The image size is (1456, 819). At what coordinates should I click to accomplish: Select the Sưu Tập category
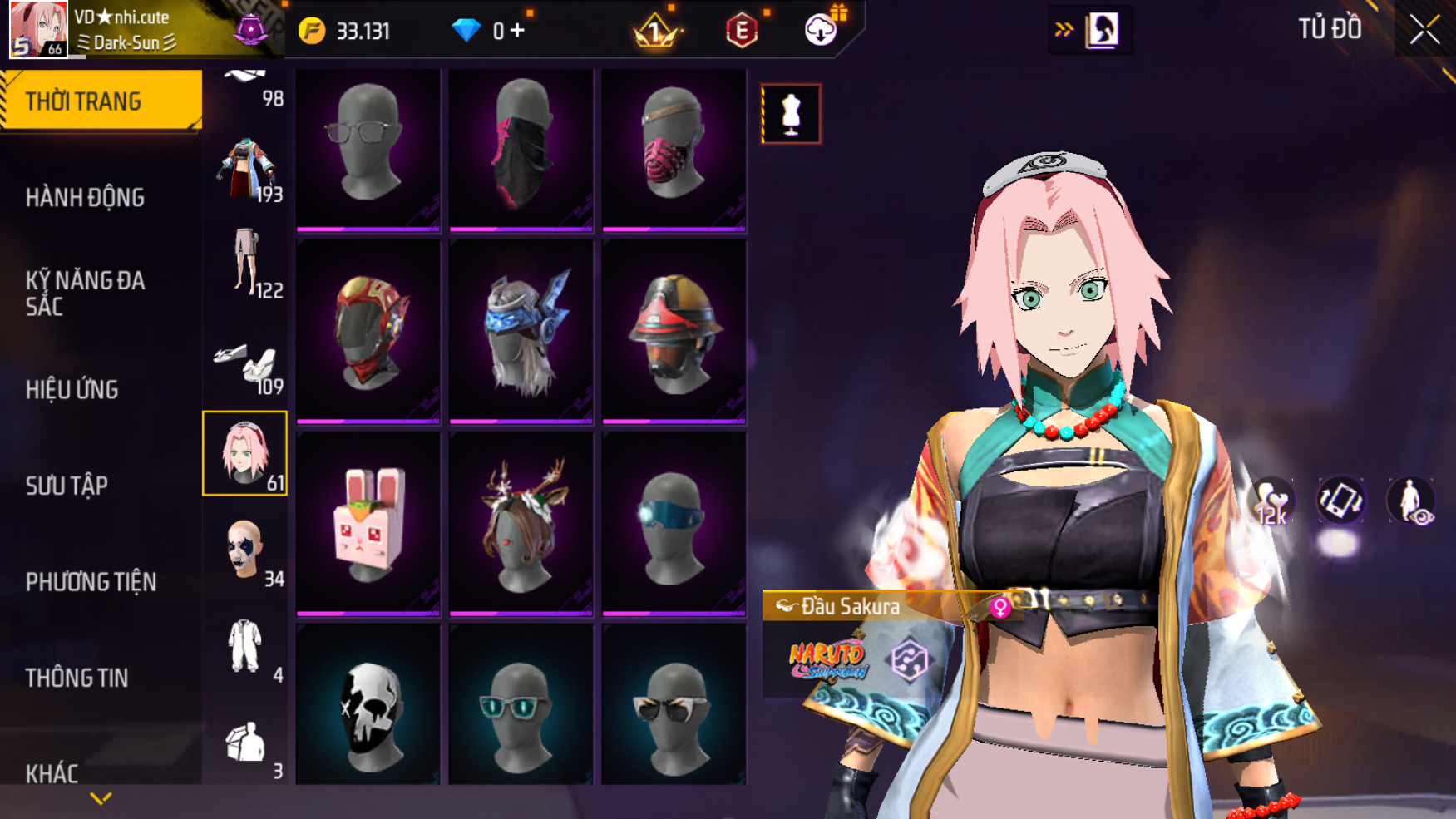coord(67,486)
